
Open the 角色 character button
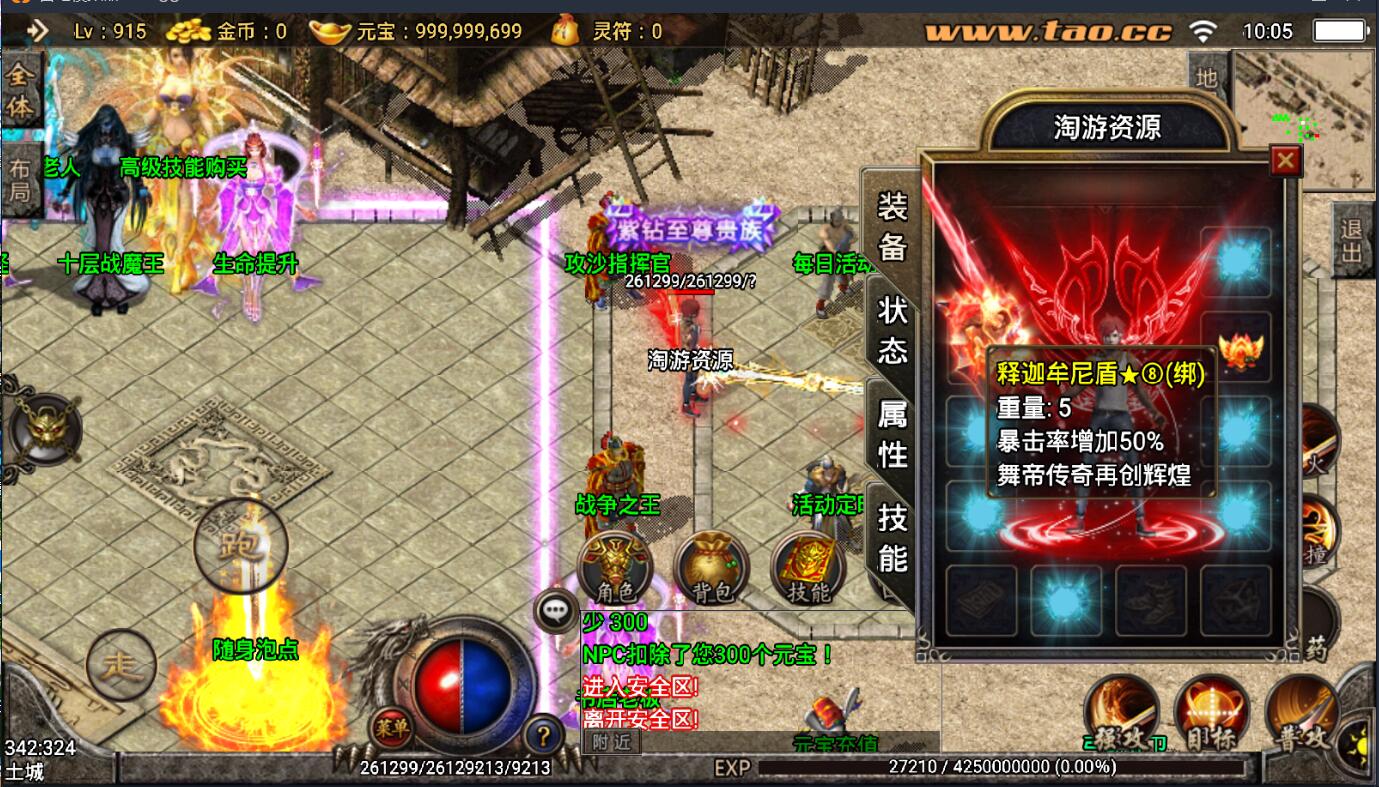pos(615,569)
